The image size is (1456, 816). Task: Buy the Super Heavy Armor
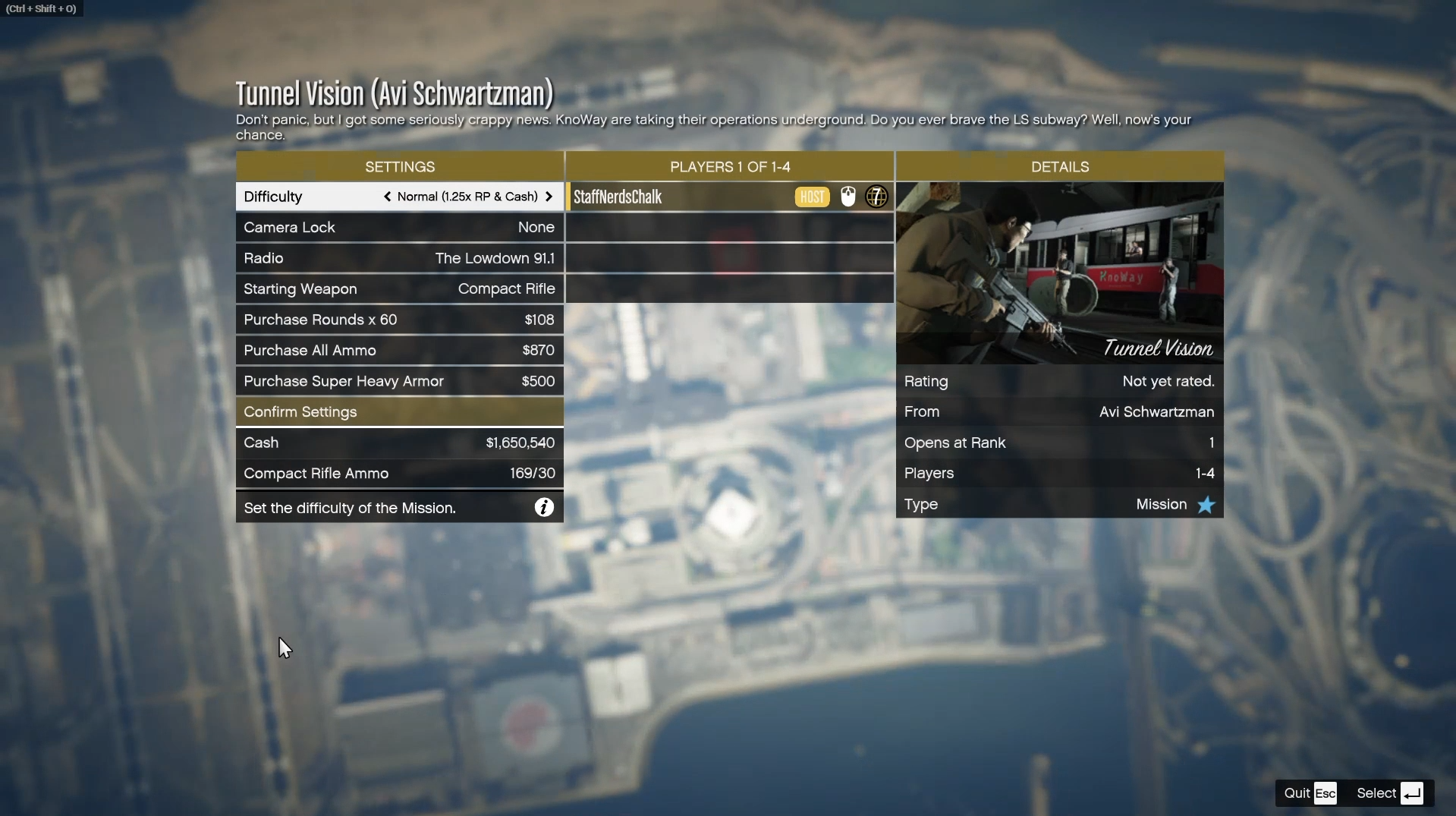pyautogui.click(x=399, y=381)
